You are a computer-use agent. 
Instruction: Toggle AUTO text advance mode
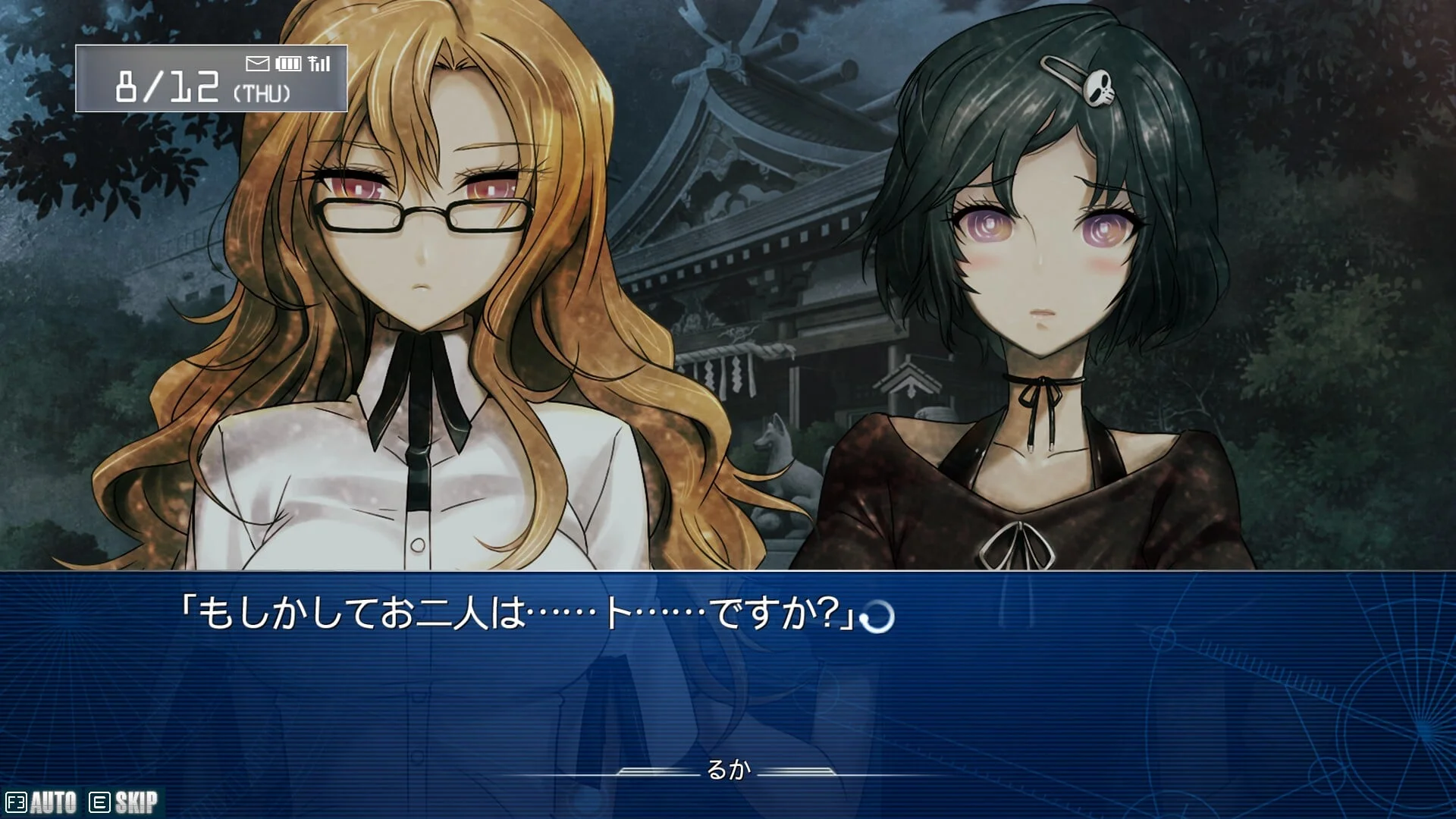click(x=42, y=802)
